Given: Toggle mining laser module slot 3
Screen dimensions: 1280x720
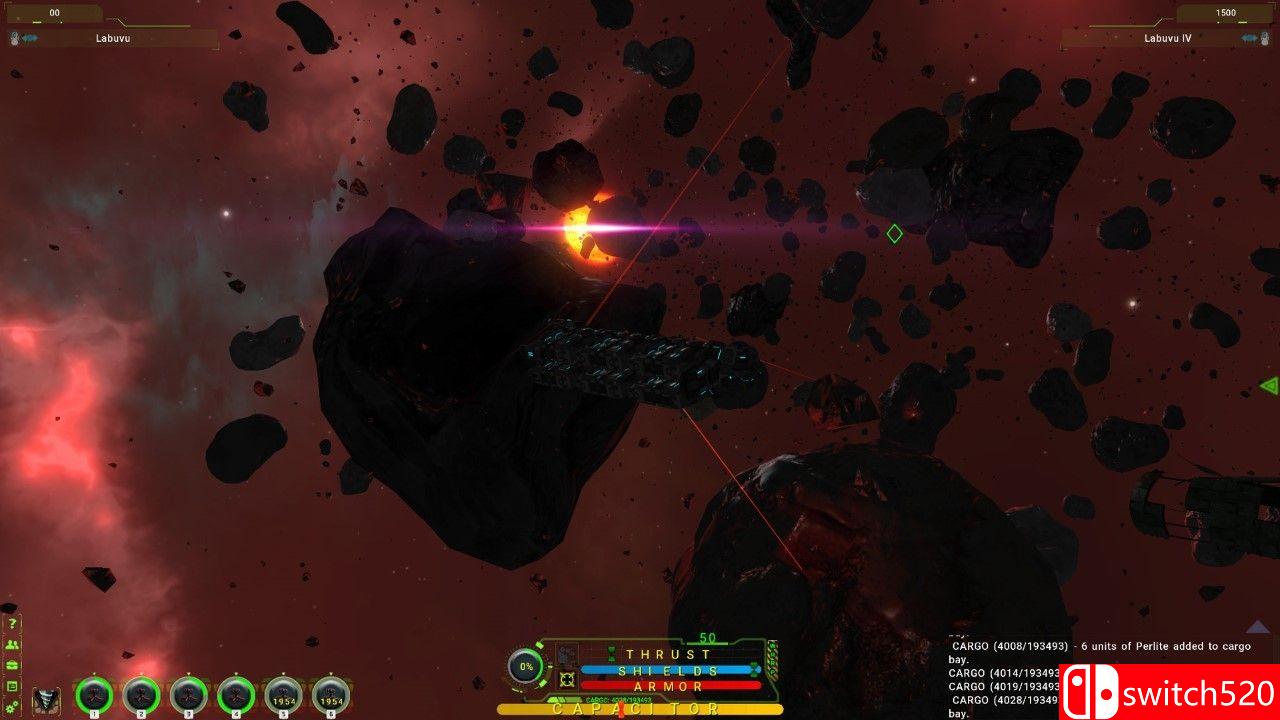Looking at the screenshot, I should [188, 694].
